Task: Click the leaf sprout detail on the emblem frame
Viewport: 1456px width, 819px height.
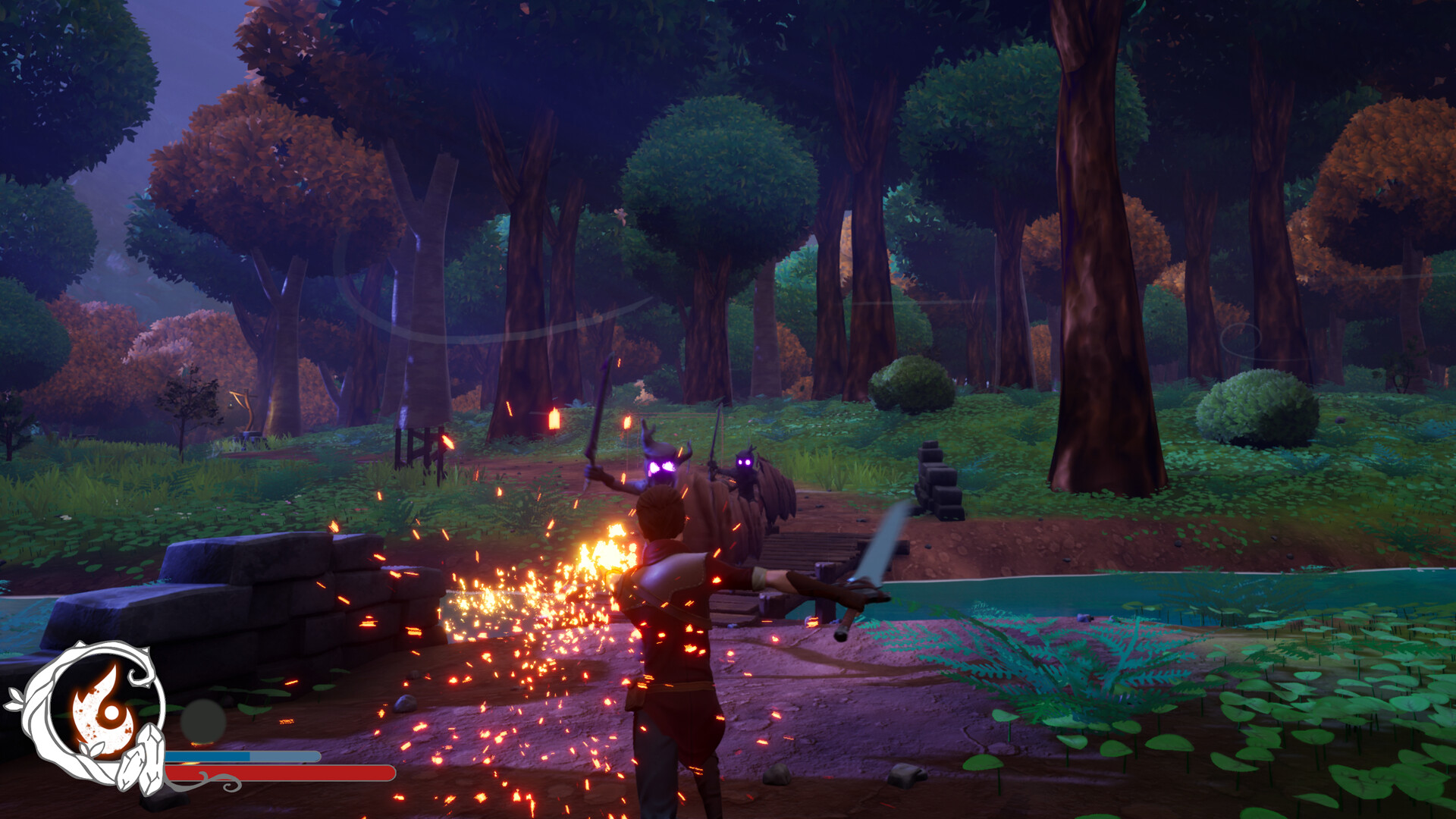Action: click(x=91, y=748)
